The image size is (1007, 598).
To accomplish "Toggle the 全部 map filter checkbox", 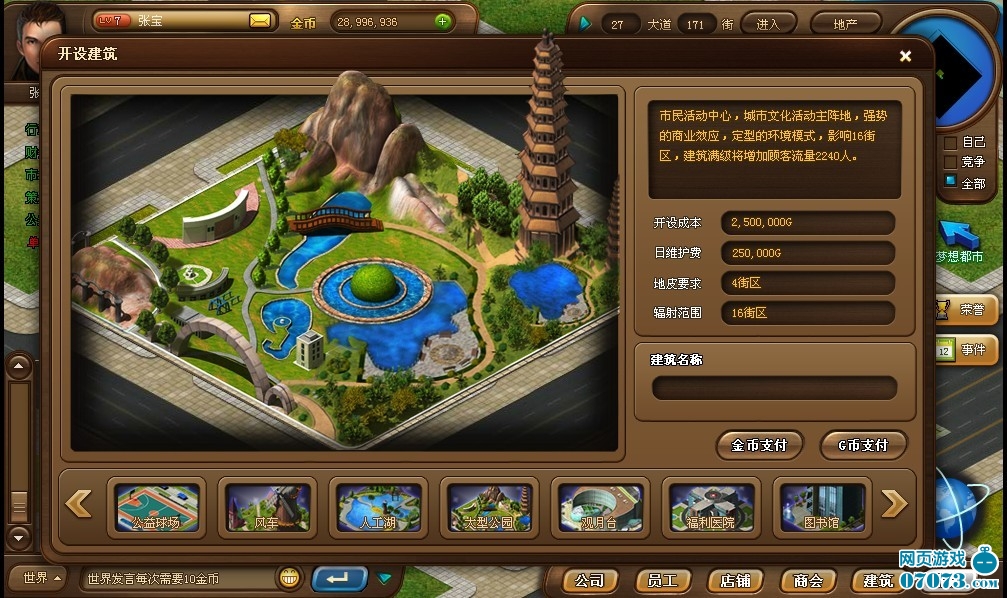I will pos(950,182).
